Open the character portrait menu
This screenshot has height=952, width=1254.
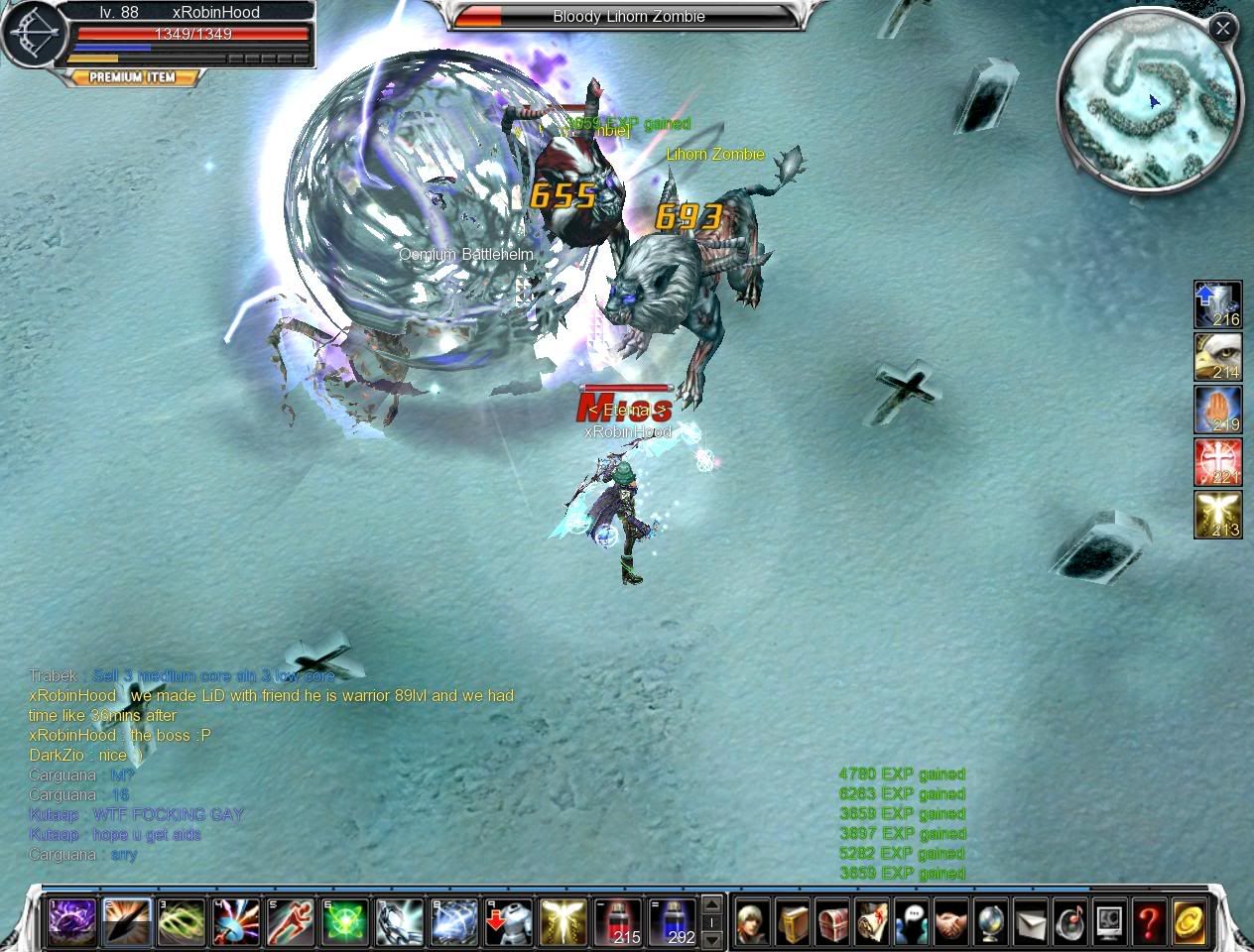click(752, 922)
